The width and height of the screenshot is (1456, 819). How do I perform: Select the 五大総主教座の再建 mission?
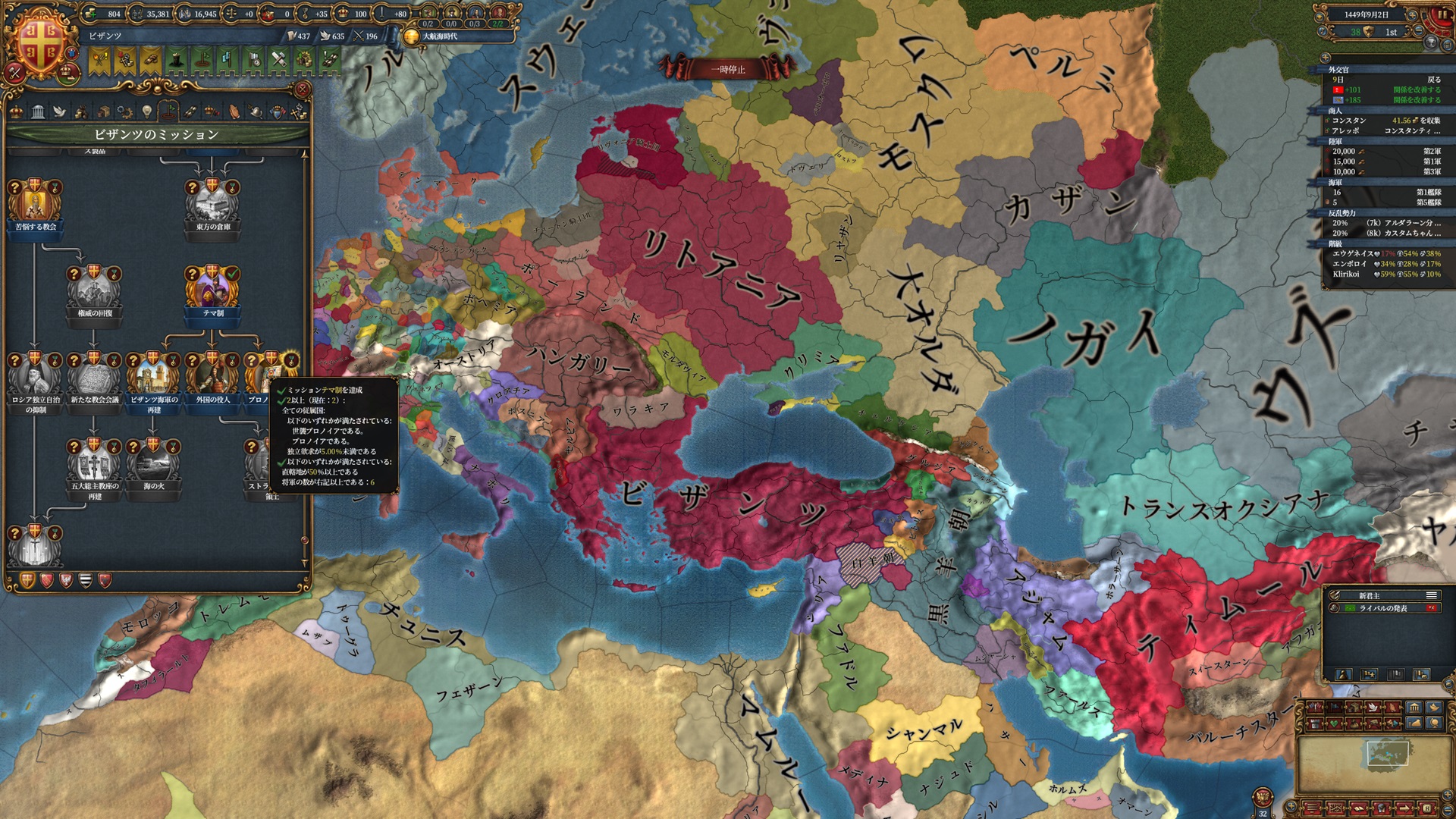tap(94, 464)
